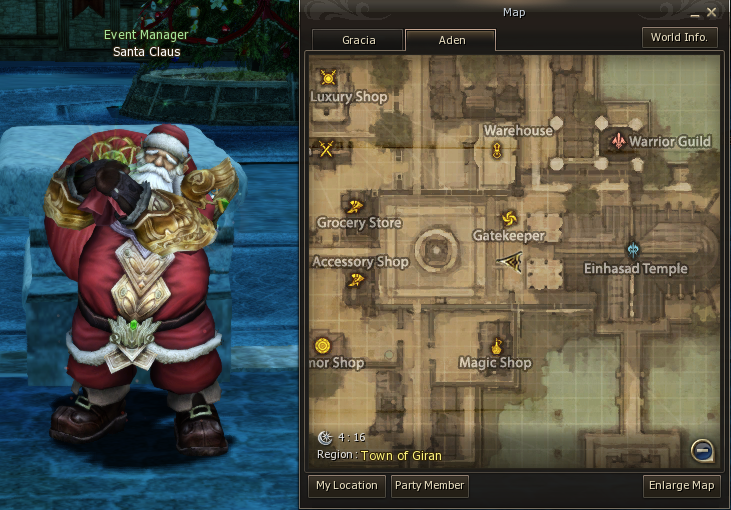Toggle Party Member display
731x510 pixels.
click(x=429, y=486)
